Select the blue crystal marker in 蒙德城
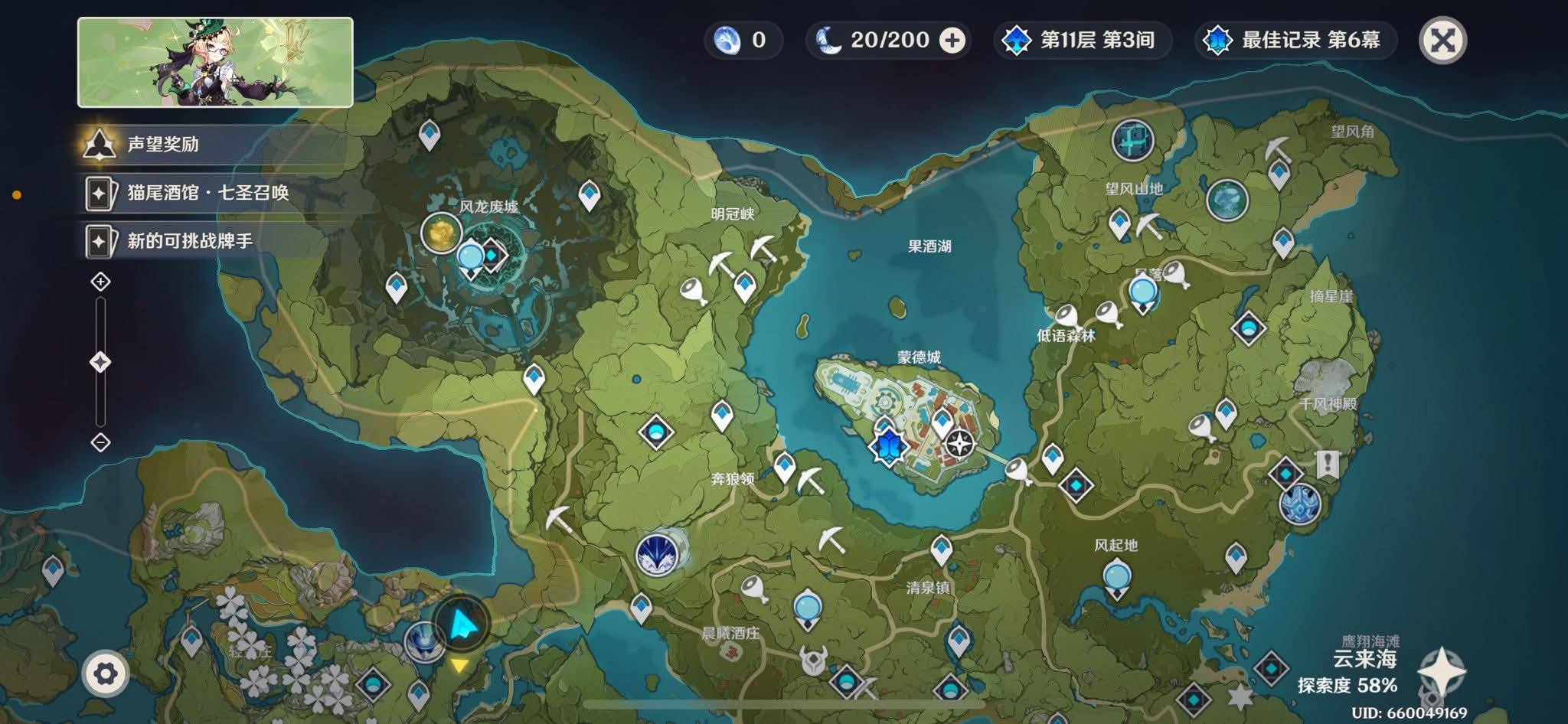 pos(889,445)
